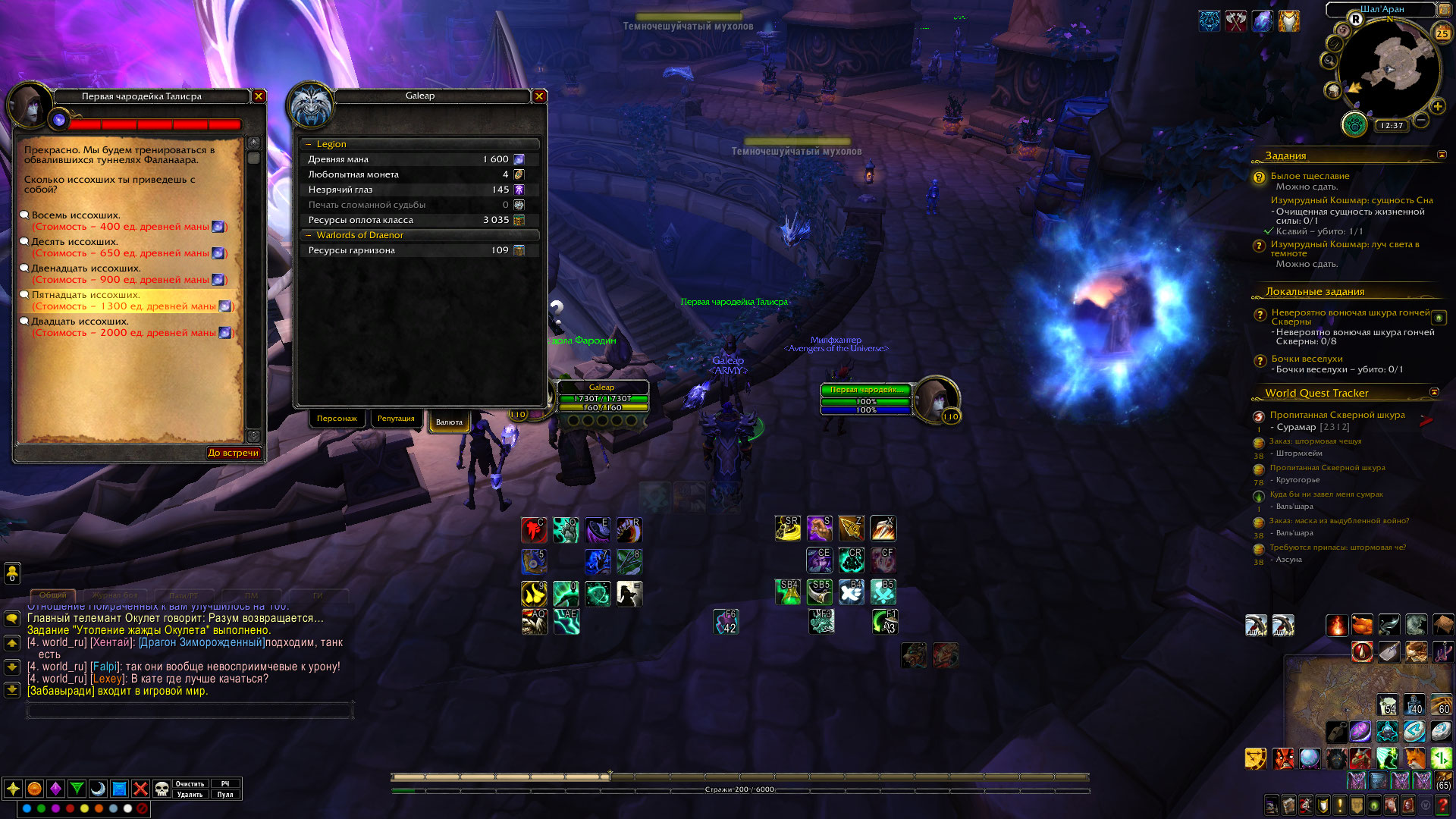Choose the eight withered option (Восемь иссохших)

tap(76, 215)
